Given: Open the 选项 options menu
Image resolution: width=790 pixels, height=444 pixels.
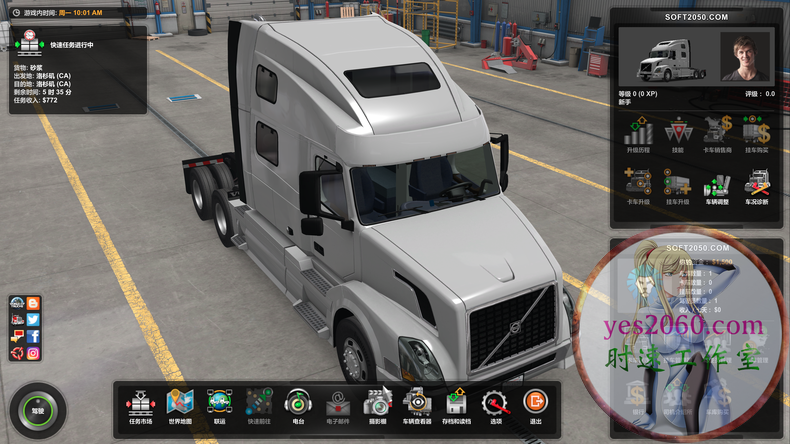Looking at the screenshot, I should coord(494,404).
